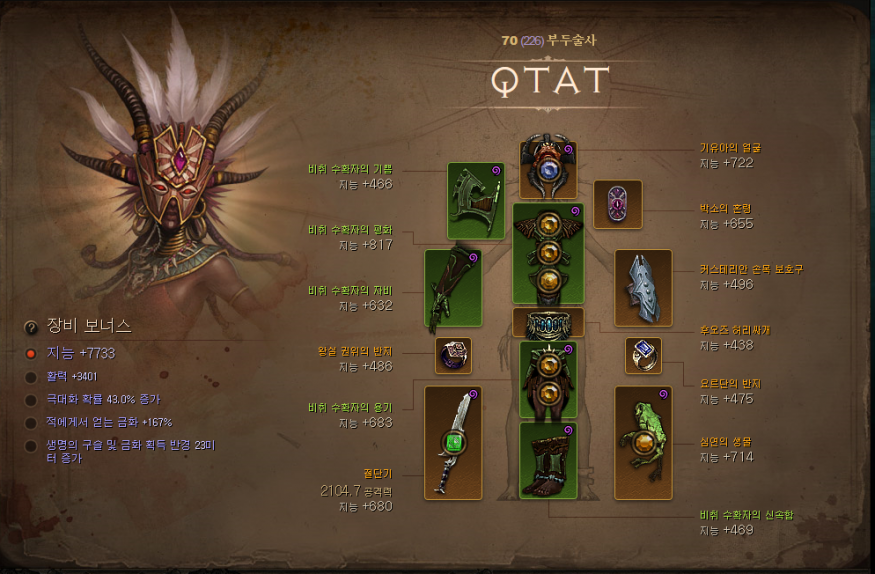Choose the silver bracers slot
This screenshot has height=574, width=875.
tap(642, 288)
